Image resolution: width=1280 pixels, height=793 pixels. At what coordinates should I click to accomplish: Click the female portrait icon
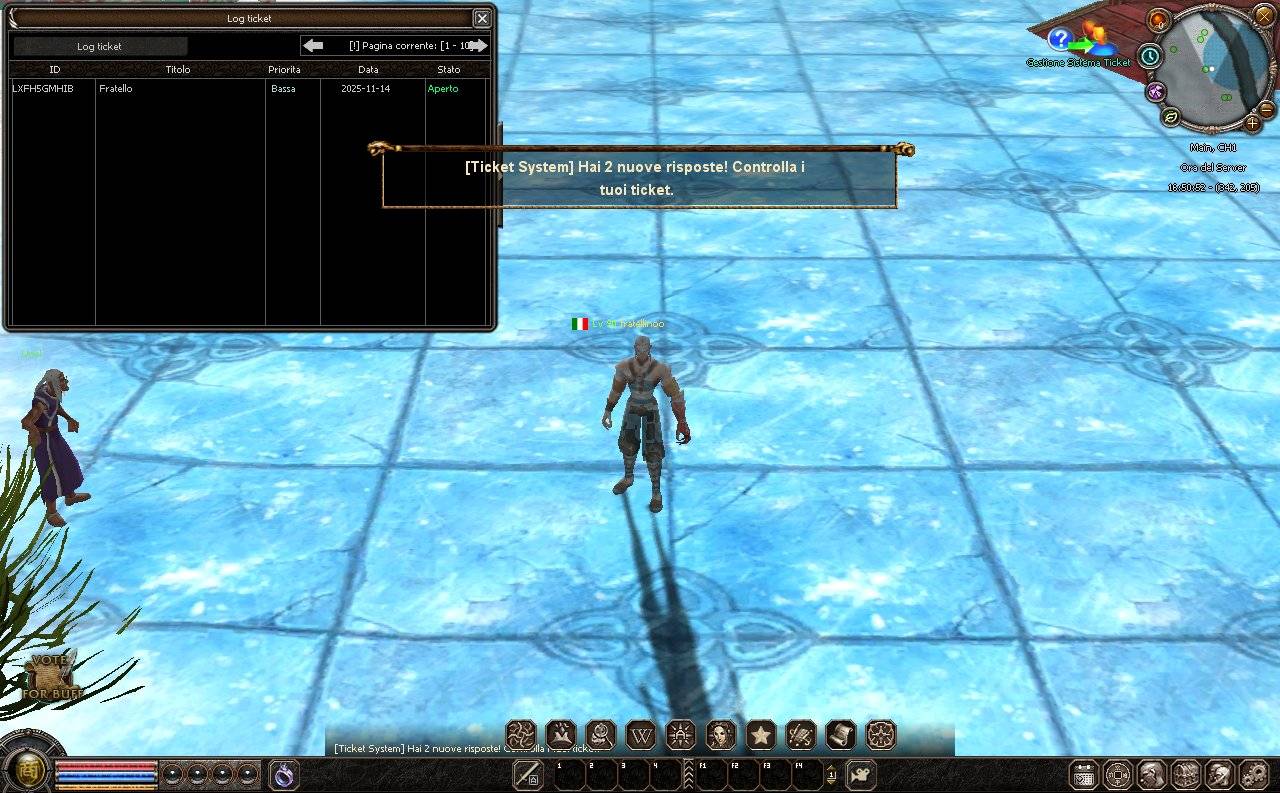click(721, 736)
